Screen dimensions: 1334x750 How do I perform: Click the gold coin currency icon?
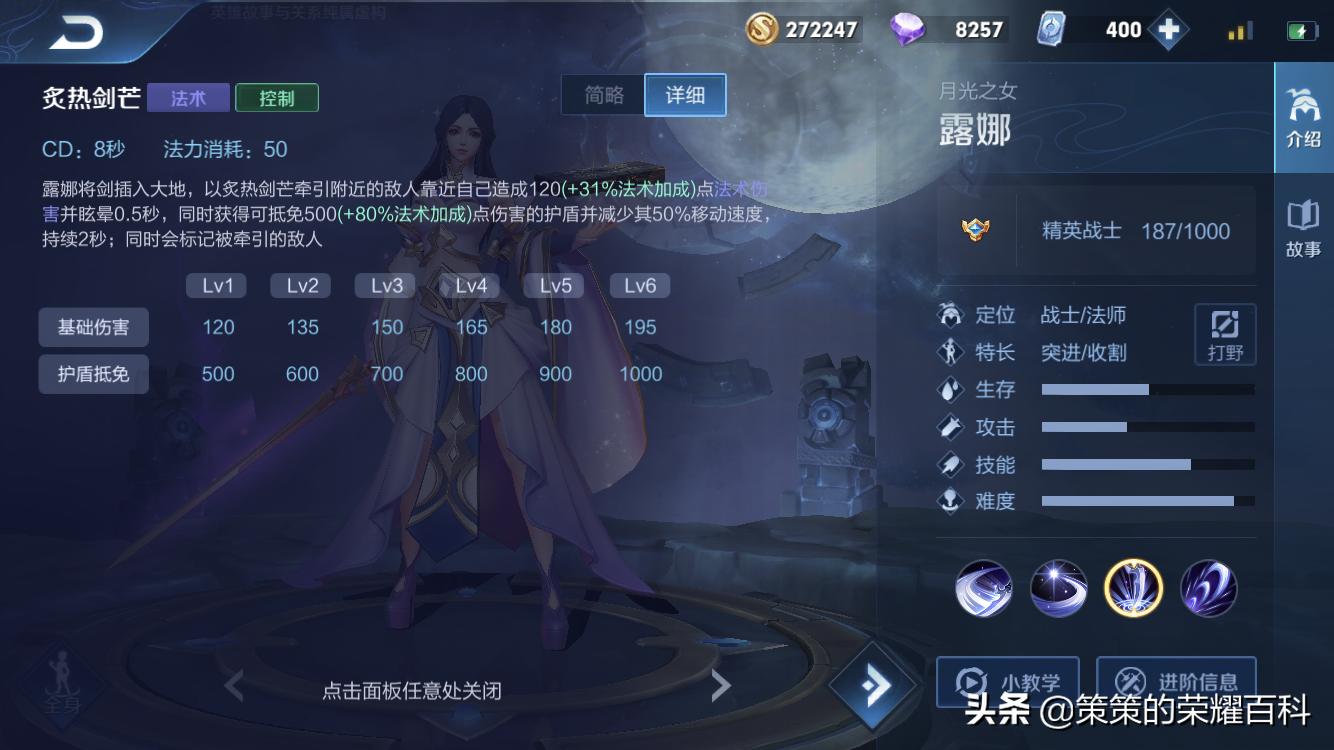click(759, 29)
